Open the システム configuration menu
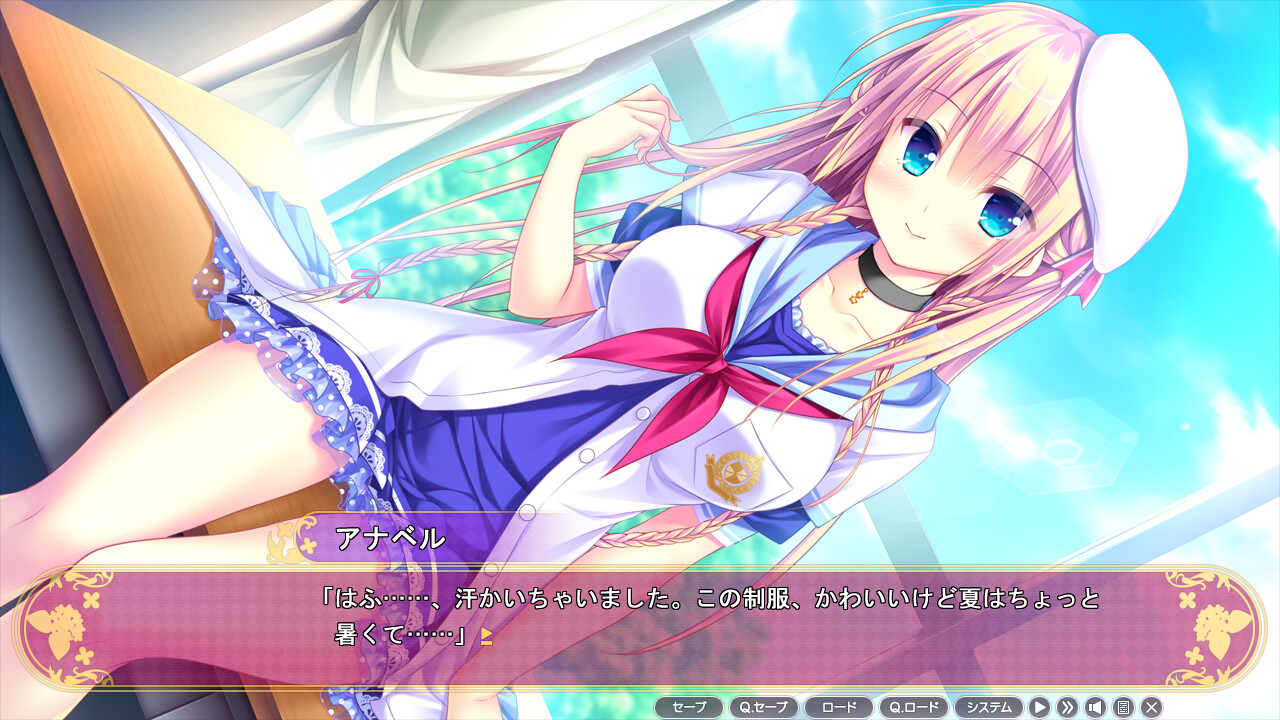Viewport: 1280px width, 720px height. click(990, 706)
